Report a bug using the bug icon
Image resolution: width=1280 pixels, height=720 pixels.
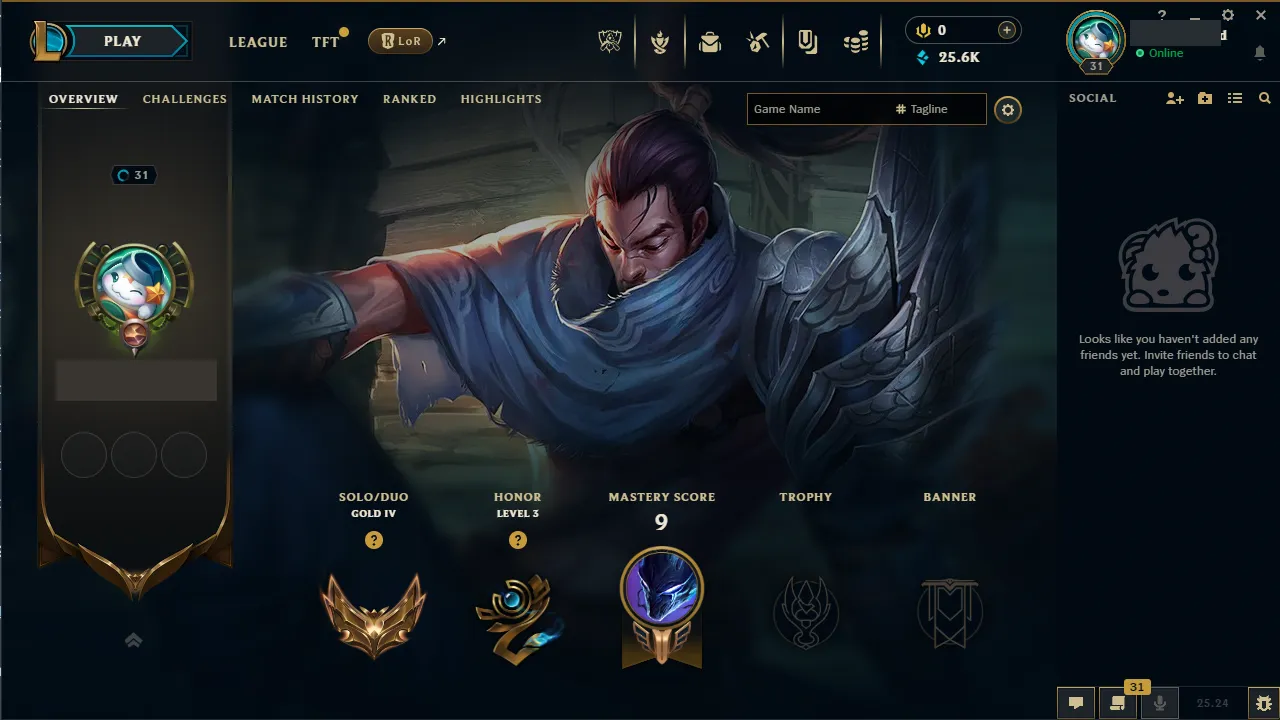(x=1262, y=702)
